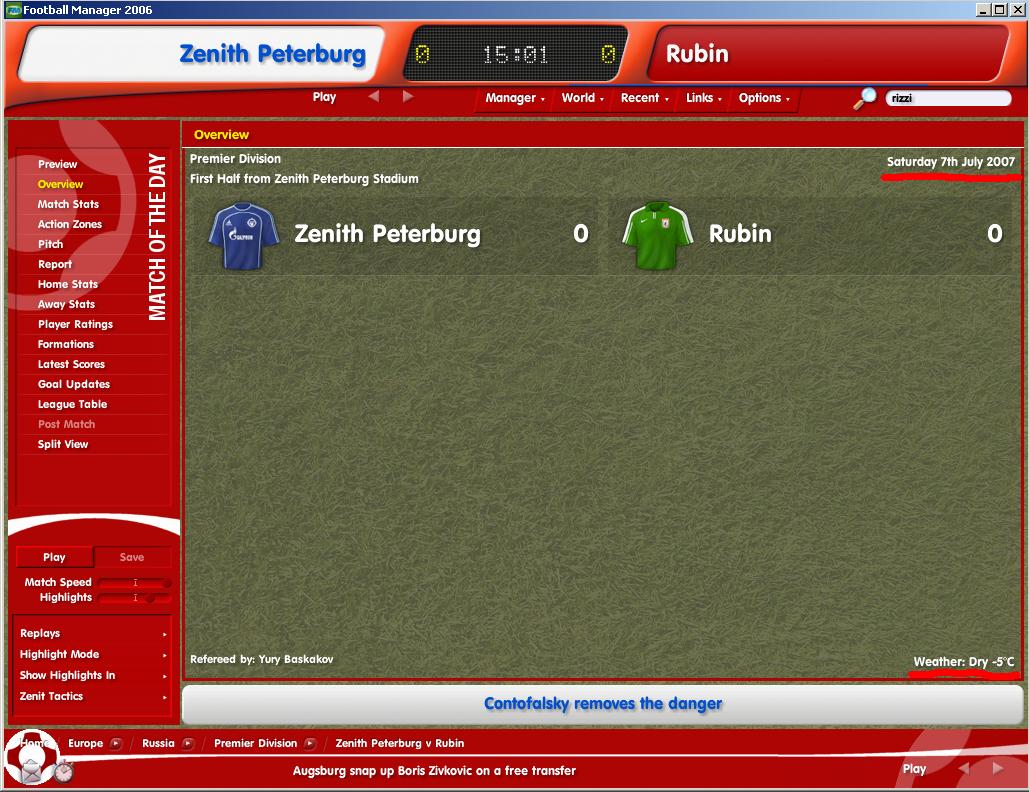Open the Manager dropdown menu
Screen dimensions: 1029x792
(x=514, y=98)
